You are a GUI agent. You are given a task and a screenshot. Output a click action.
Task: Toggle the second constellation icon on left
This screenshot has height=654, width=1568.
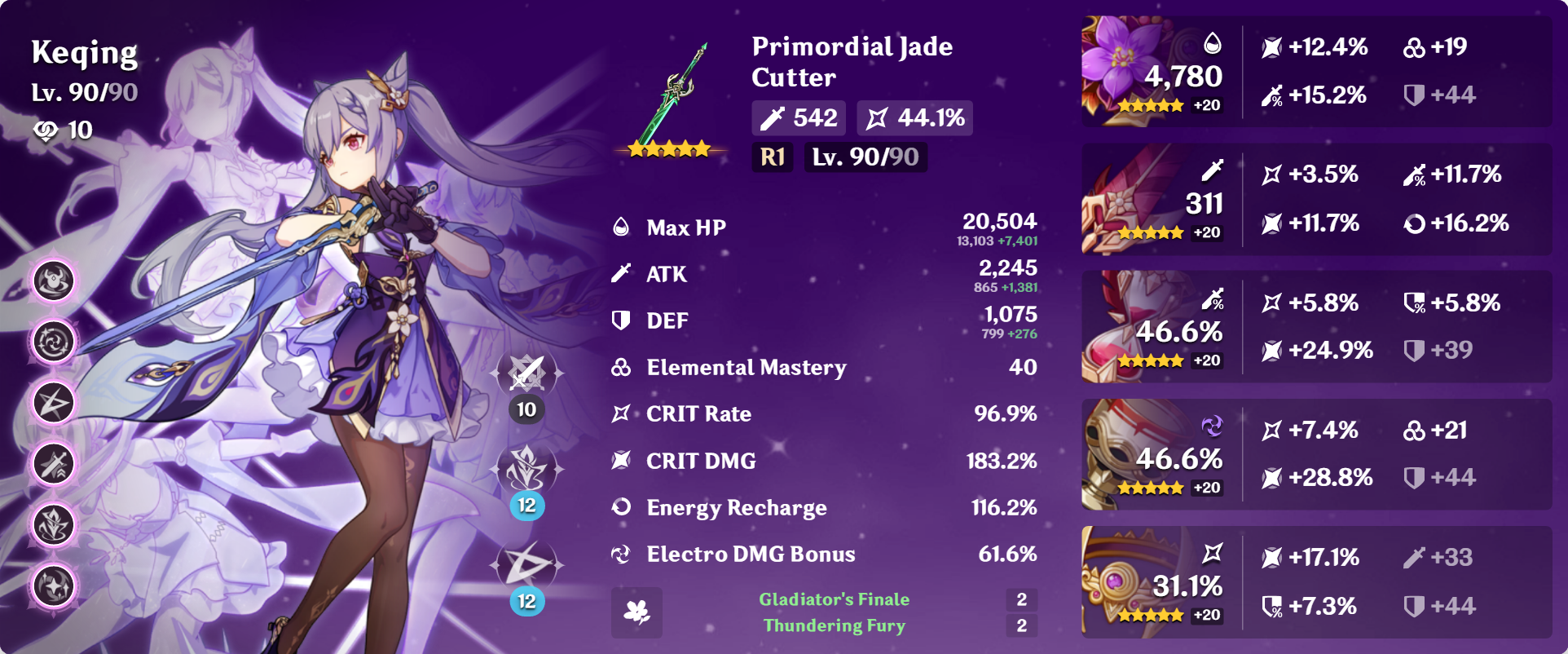(x=52, y=340)
